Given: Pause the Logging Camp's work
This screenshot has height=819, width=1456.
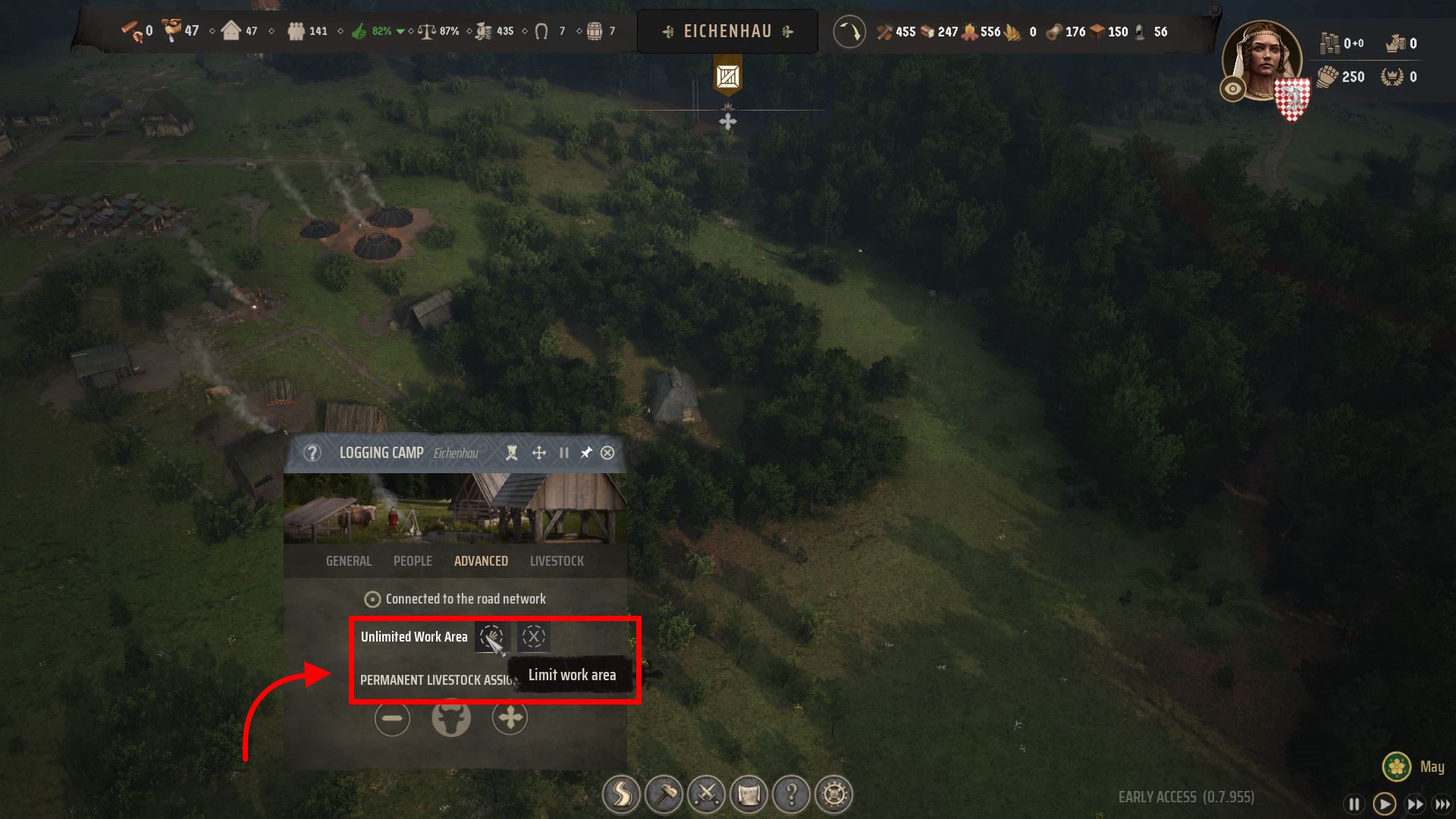Looking at the screenshot, I should (x=563, y=453).
